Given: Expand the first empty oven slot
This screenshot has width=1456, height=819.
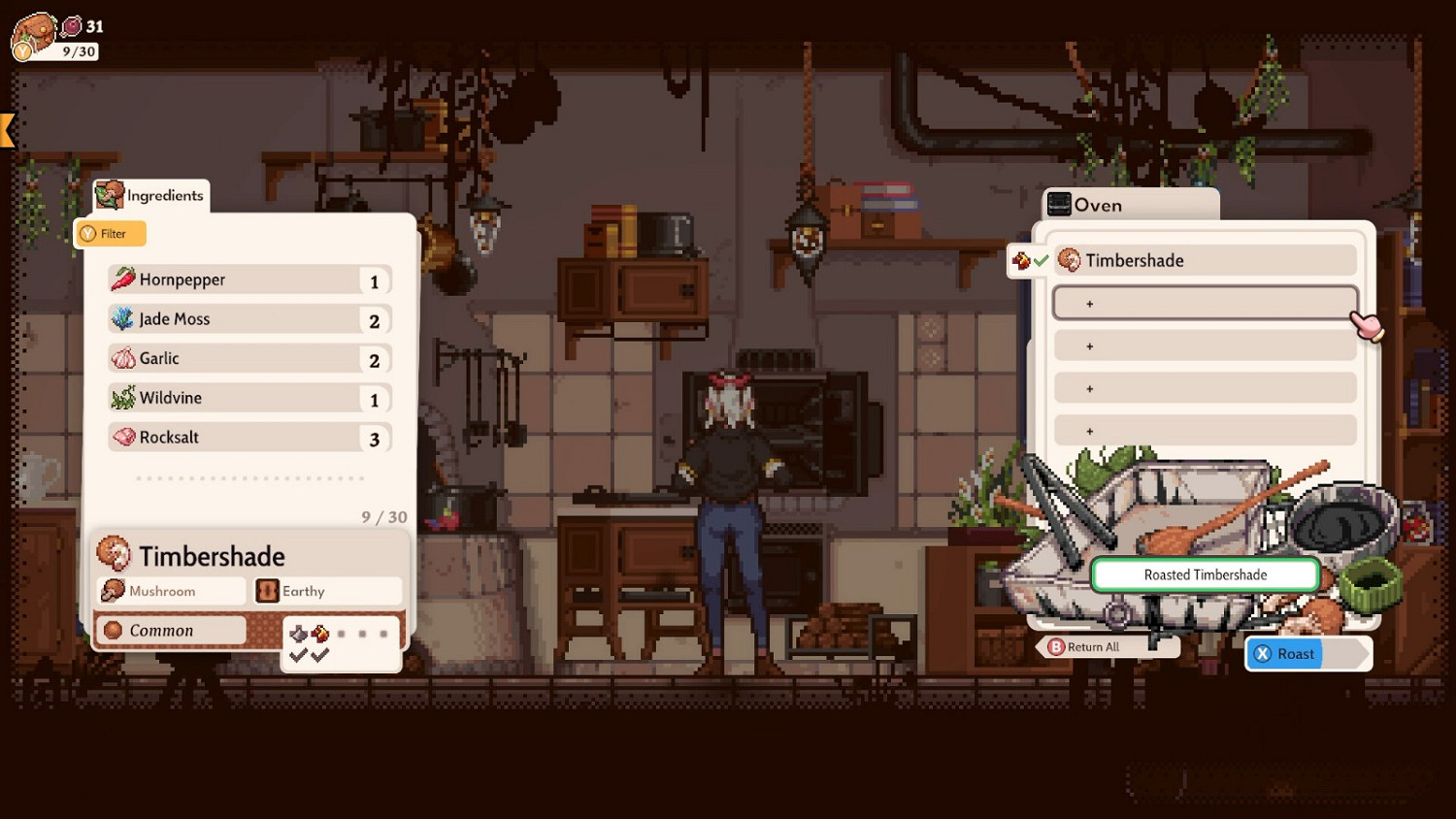Looking at the screenshot, I should [x=1204, y=303].
